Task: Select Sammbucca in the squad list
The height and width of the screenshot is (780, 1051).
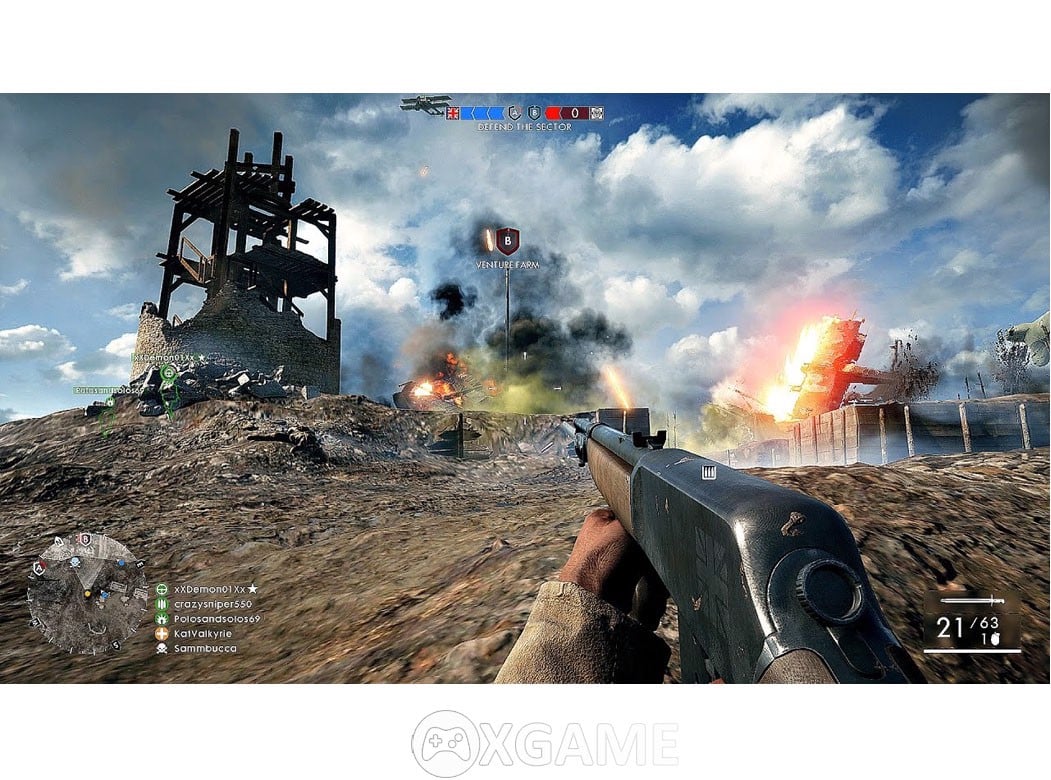Action: coord(205,648)
